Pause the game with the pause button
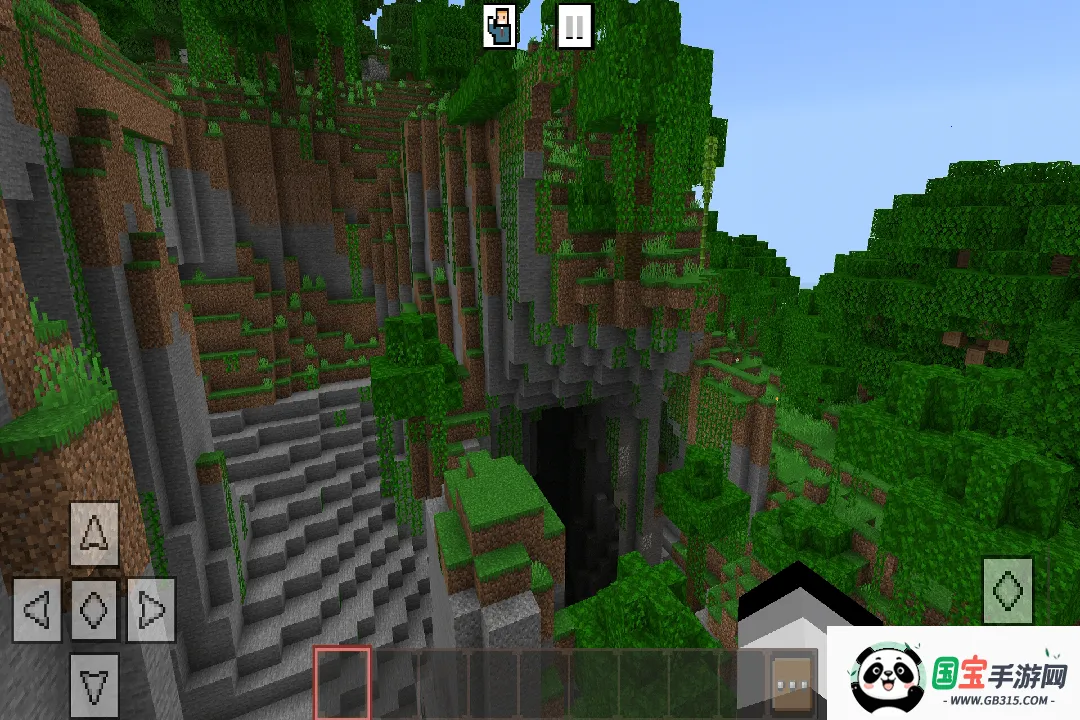Image resolution: width=1080 pixels, height=720 pixels. (x=574, y=26)
